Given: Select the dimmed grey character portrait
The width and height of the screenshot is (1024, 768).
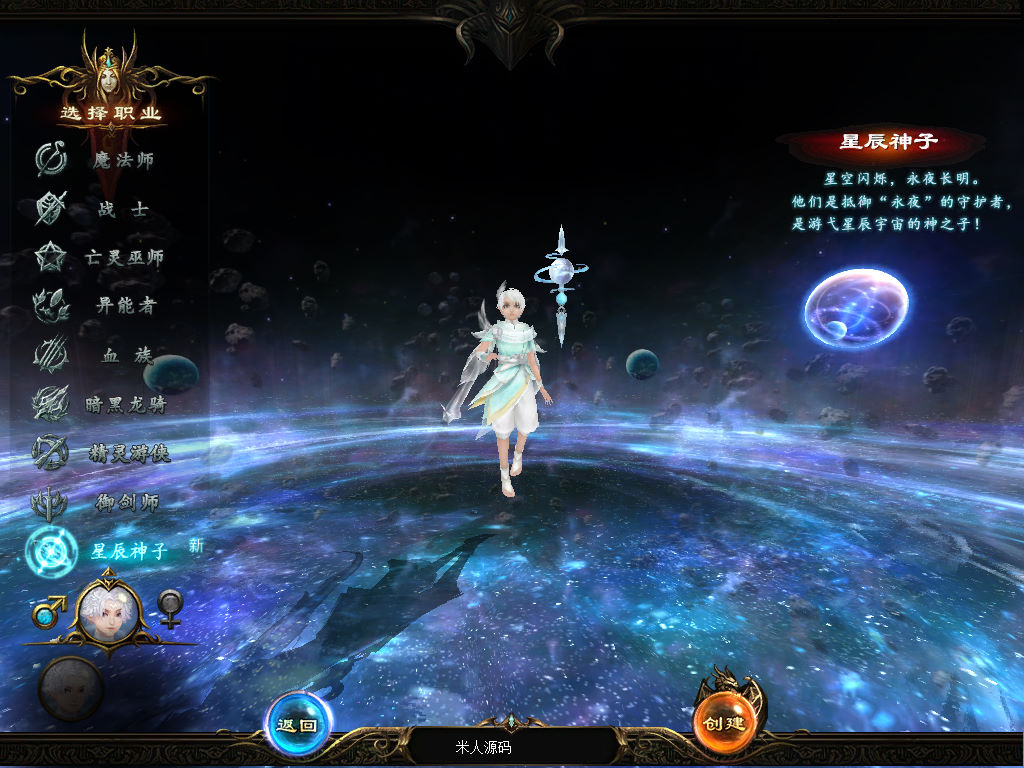Looking at the screenshot, I should click(70, 688).
